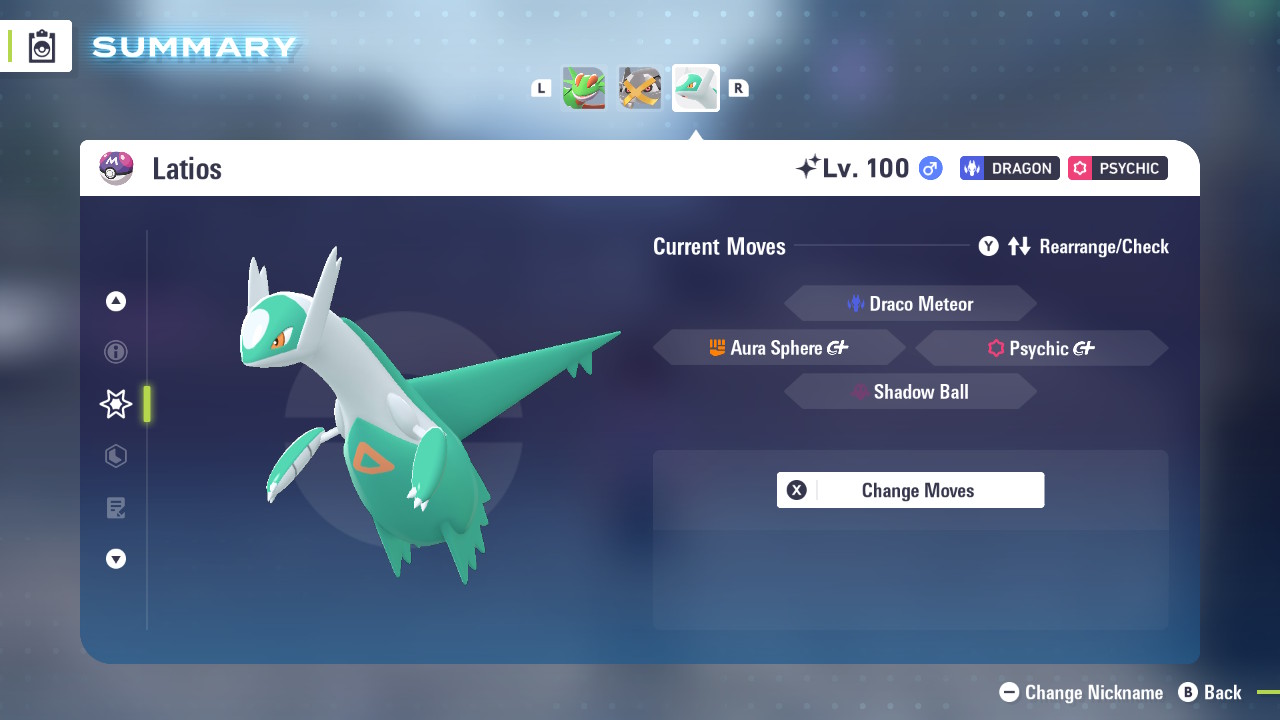This screenshot has width=1280, height=720.
Task: Select the Aura Sphere move
Action: pyautogui.click(x=779, y=347)
